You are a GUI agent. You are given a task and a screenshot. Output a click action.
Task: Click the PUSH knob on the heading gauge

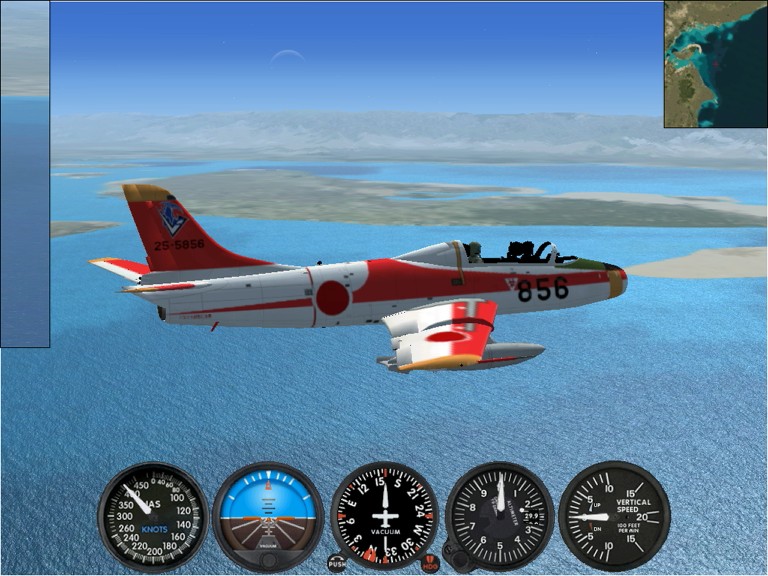coord(337,563)
